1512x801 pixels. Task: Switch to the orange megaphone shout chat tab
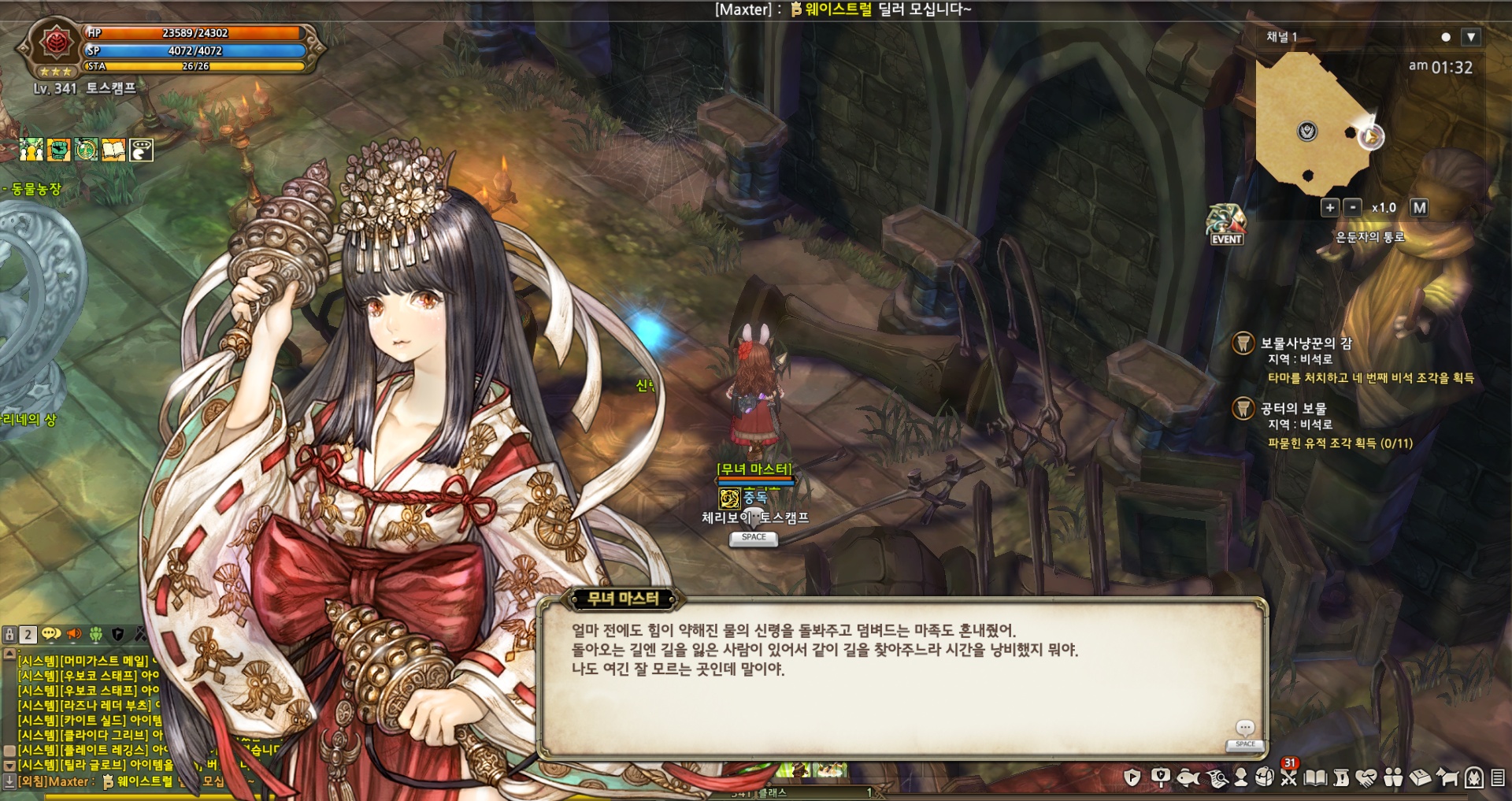click(74, 634)
